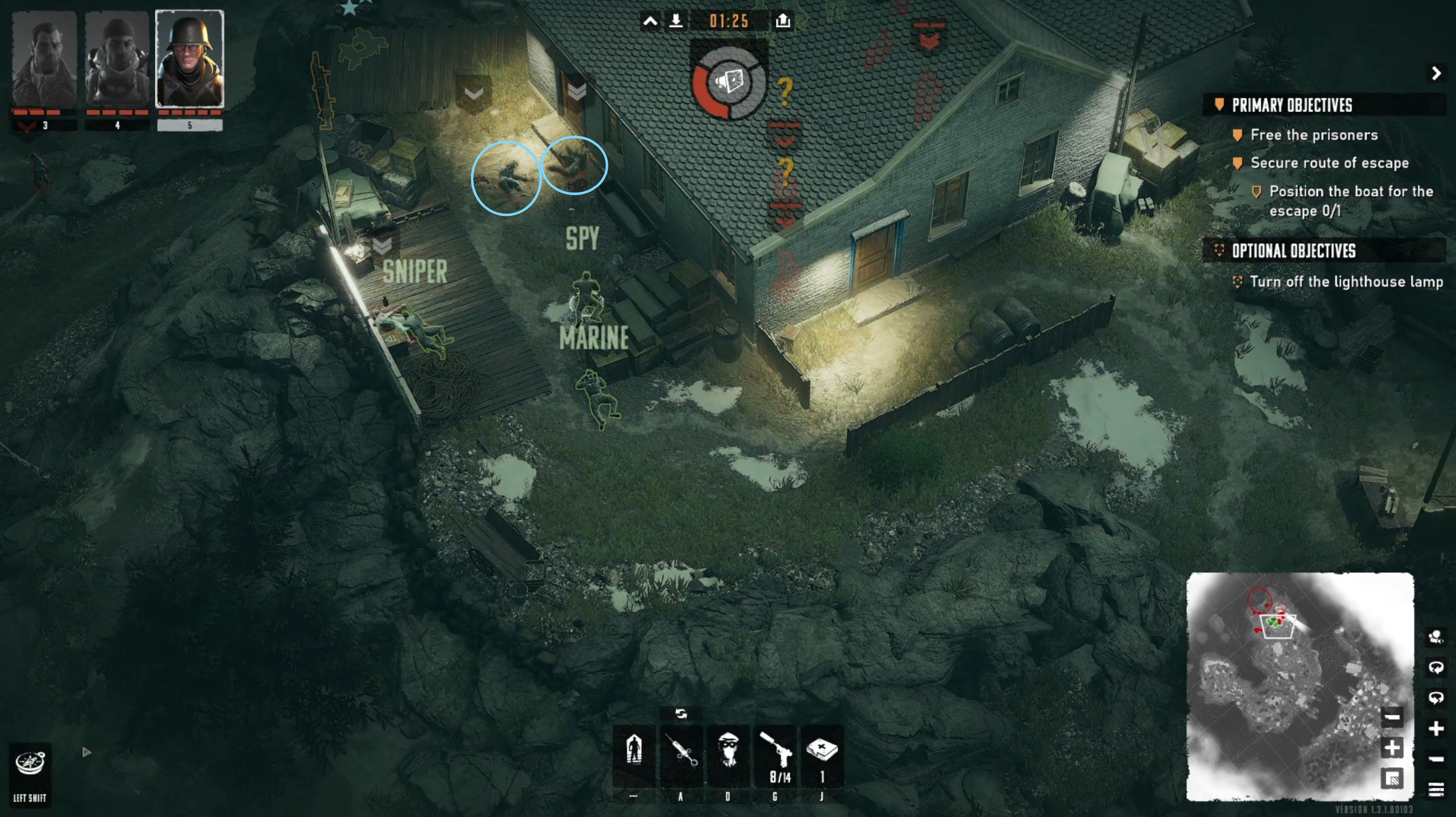Collapse the objectives panel with the right arrow

[x=1436, y=74]
